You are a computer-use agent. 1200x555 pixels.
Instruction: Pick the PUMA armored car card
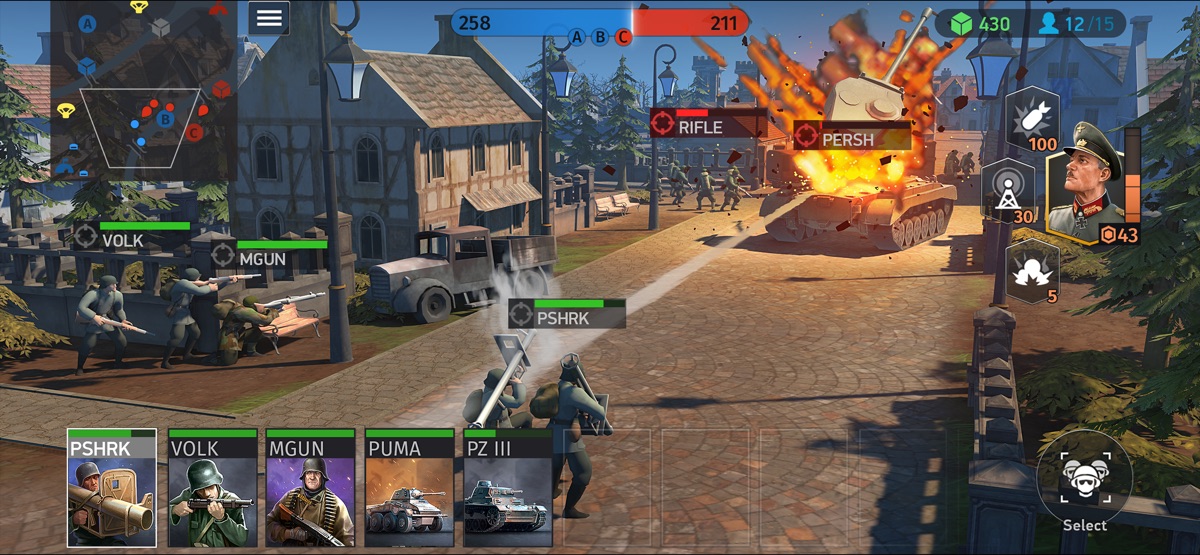point(409,488)
